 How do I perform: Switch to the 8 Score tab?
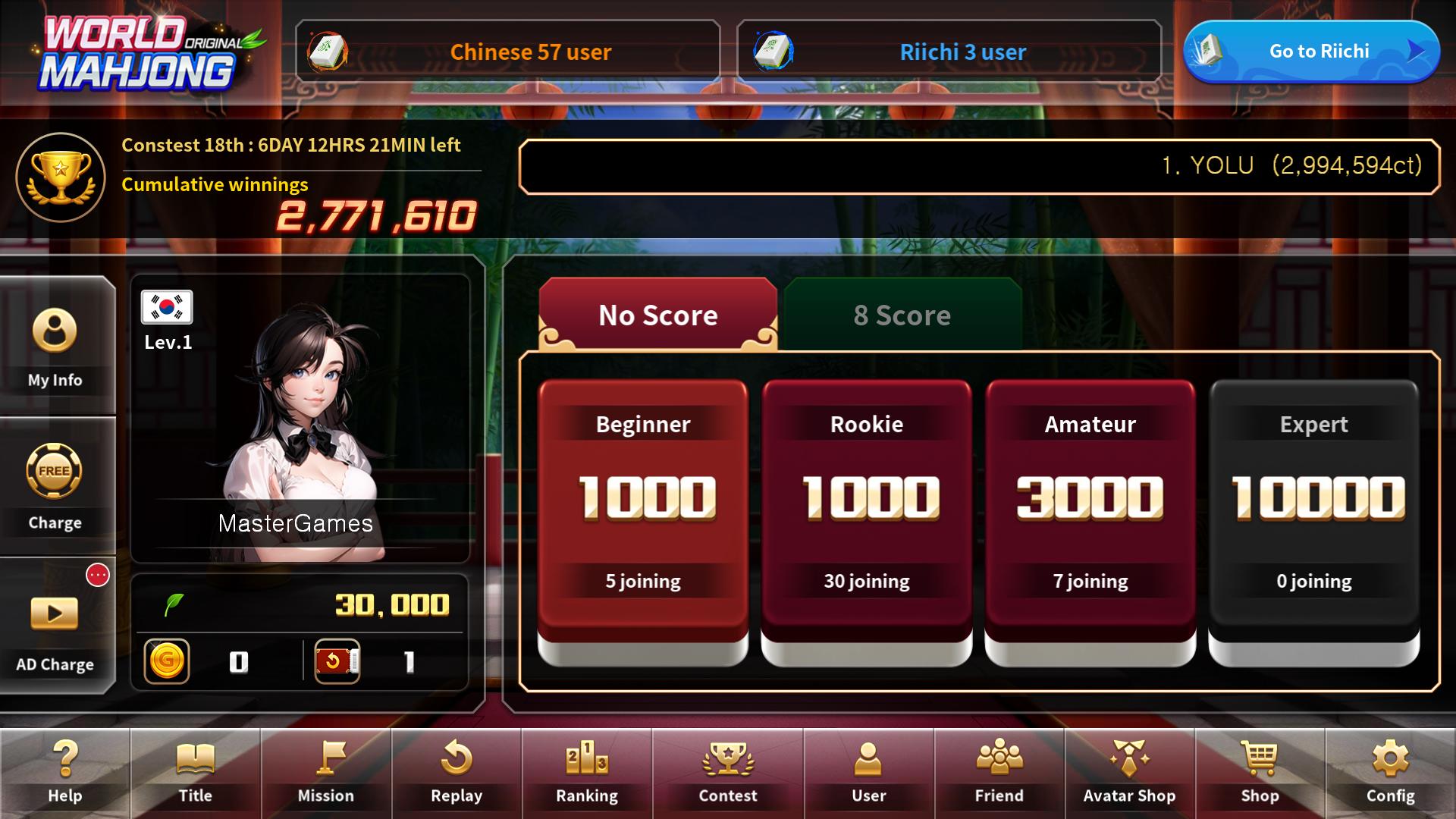coord(902,315)
